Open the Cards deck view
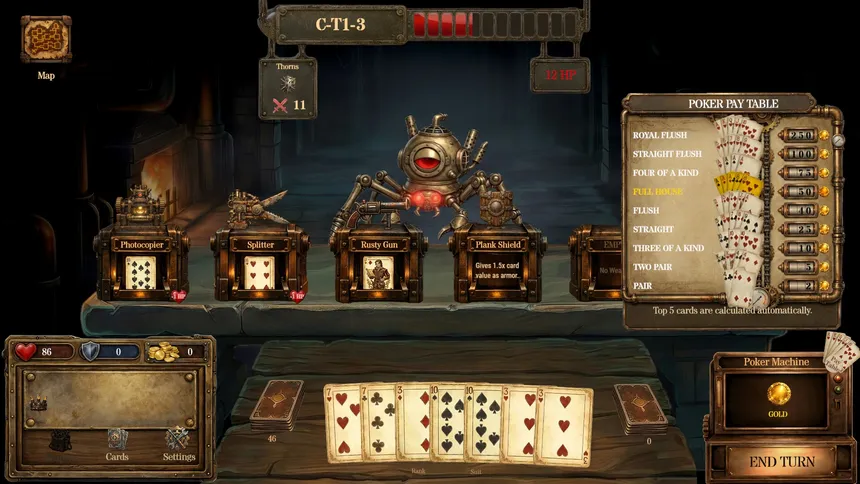The width and height of the screenshot is (860, 484). click(x=117, y=440)
